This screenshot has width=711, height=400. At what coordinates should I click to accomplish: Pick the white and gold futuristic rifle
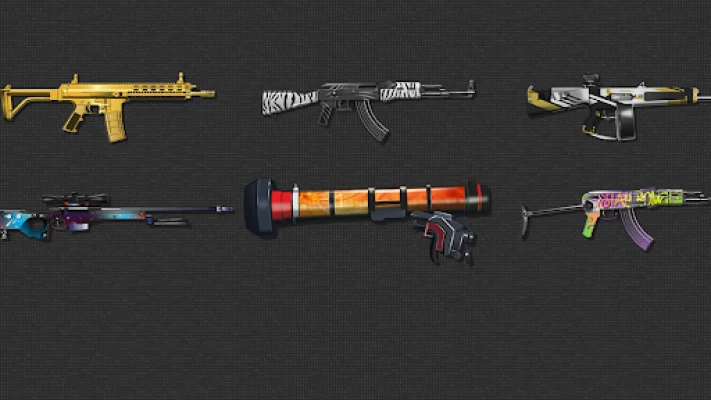tap(610, 104)
